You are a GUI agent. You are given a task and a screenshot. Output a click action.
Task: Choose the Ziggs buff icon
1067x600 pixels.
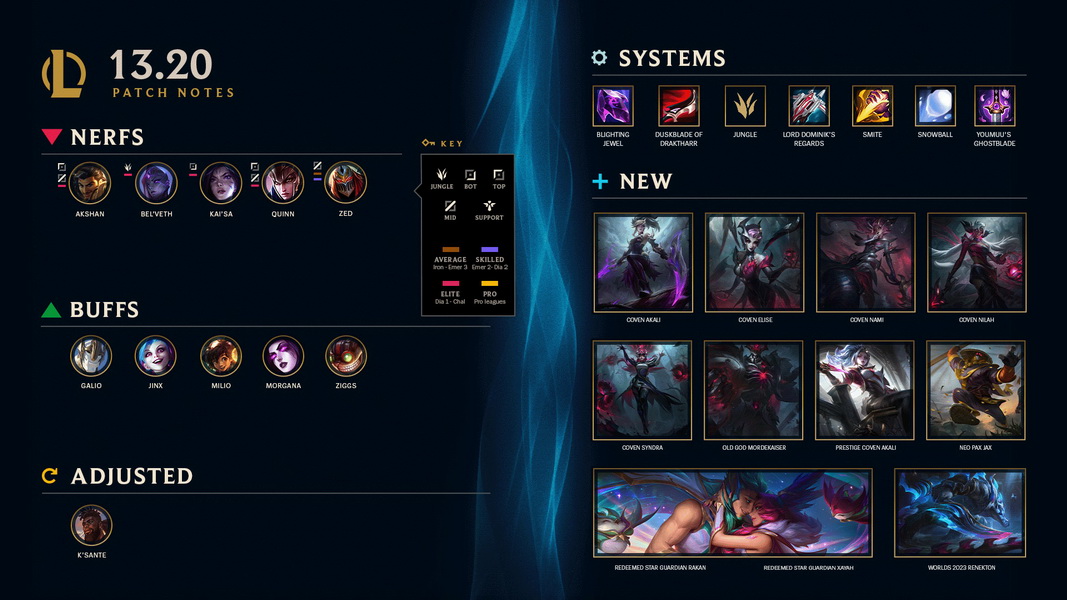tap(346, 356)
